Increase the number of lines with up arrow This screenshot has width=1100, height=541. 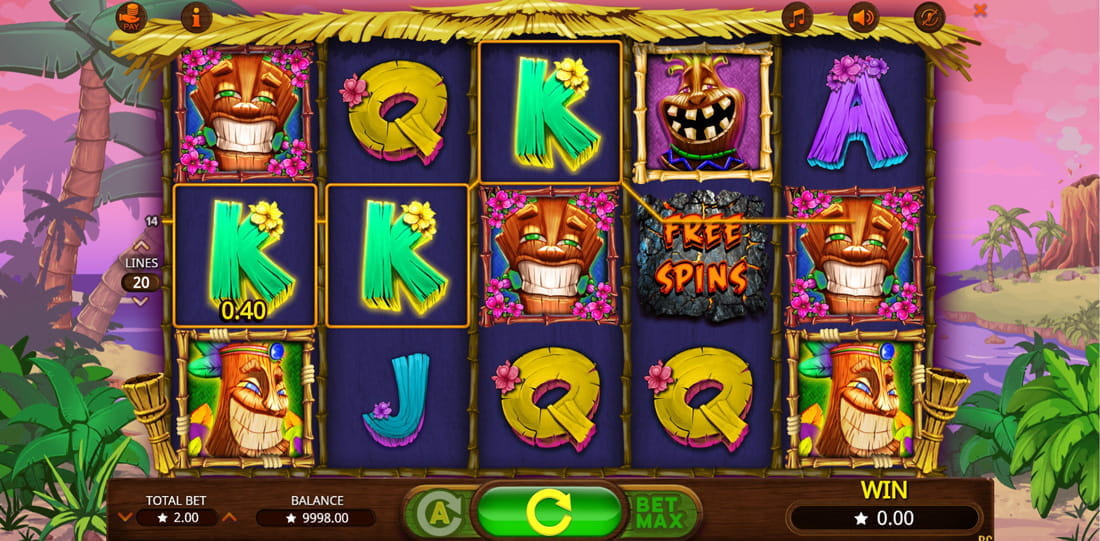tap(141, 244)
